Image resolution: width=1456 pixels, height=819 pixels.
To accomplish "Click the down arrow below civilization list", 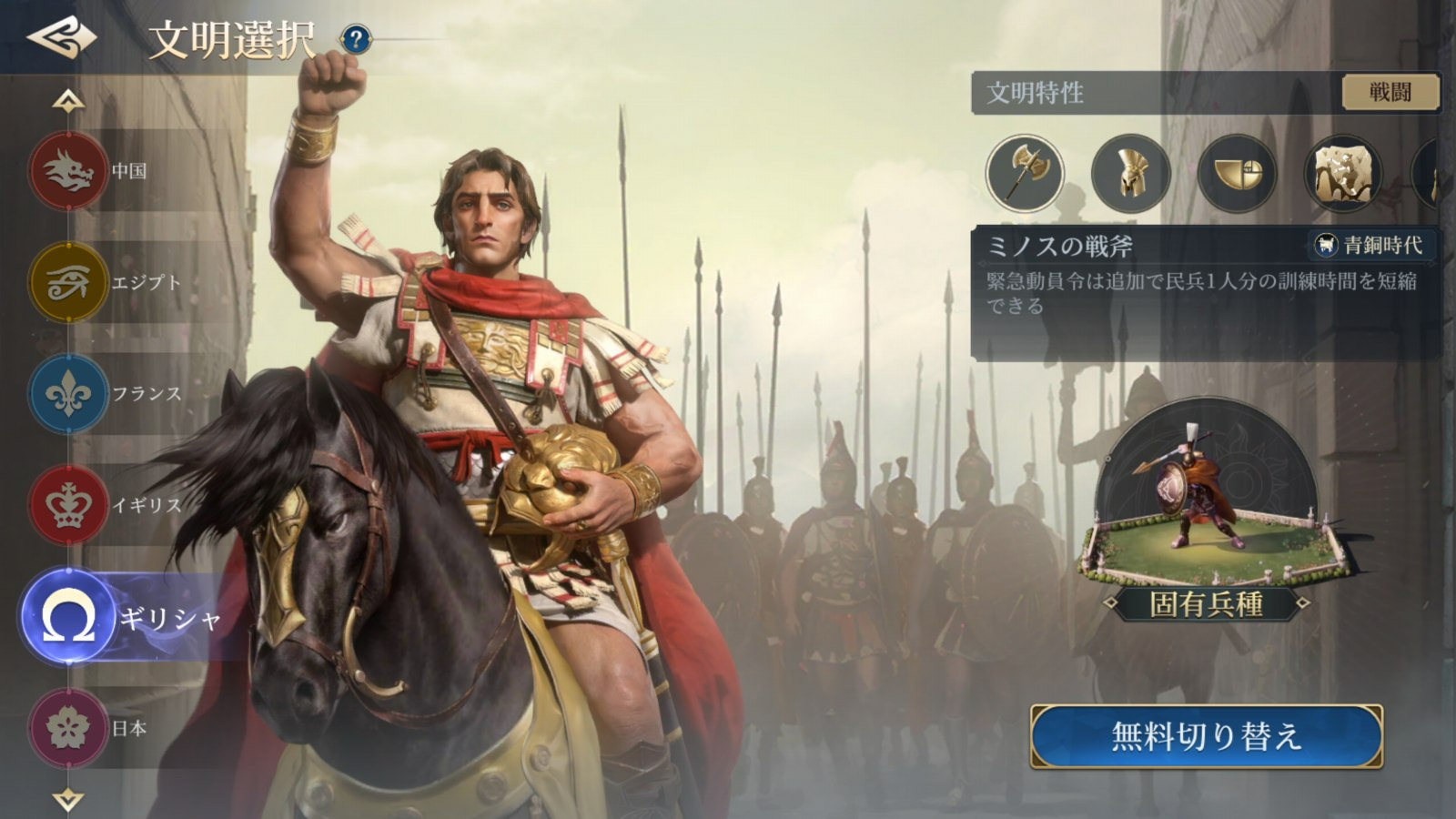I will coord(68,799).
